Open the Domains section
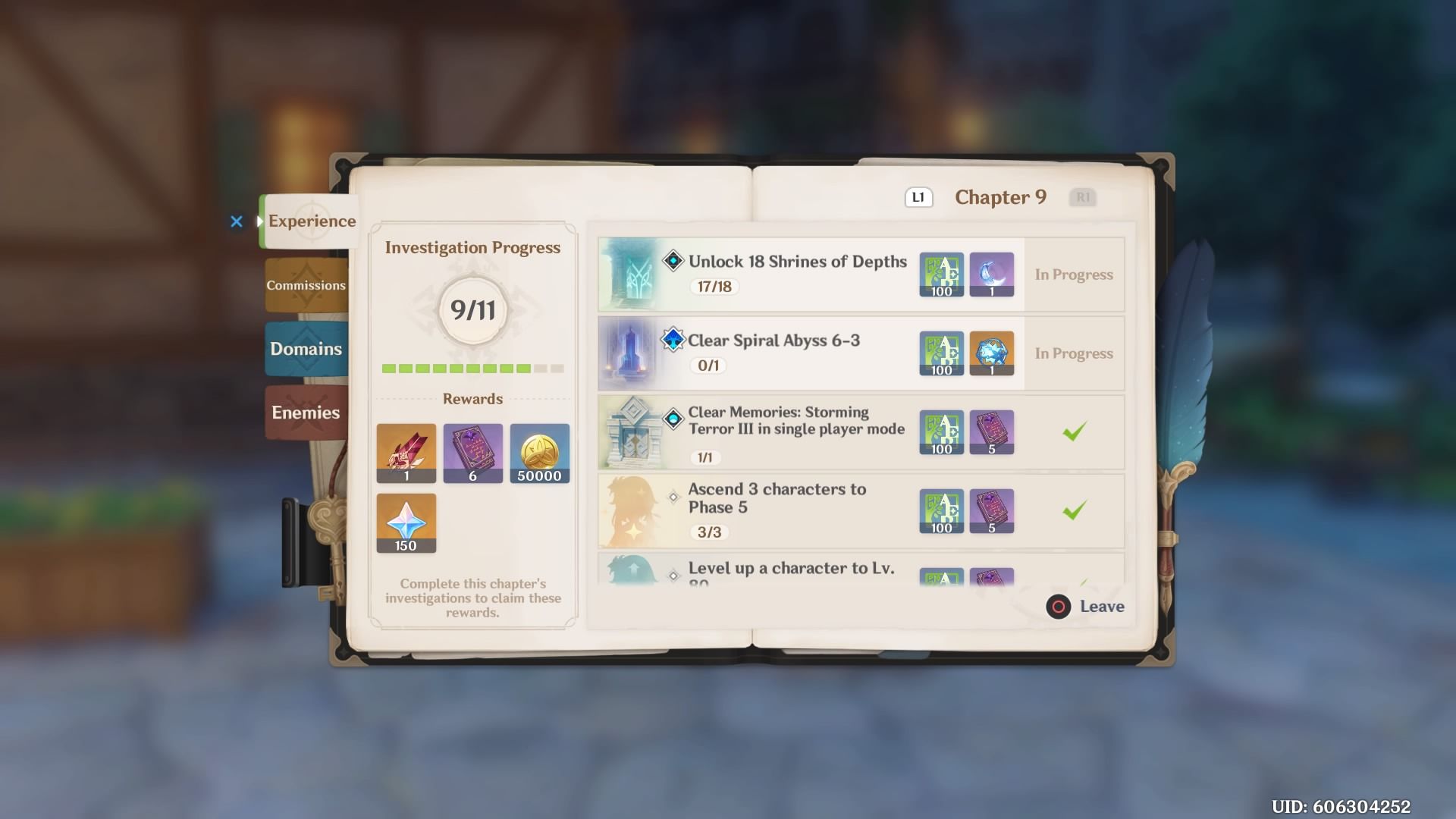 (305, 349)
